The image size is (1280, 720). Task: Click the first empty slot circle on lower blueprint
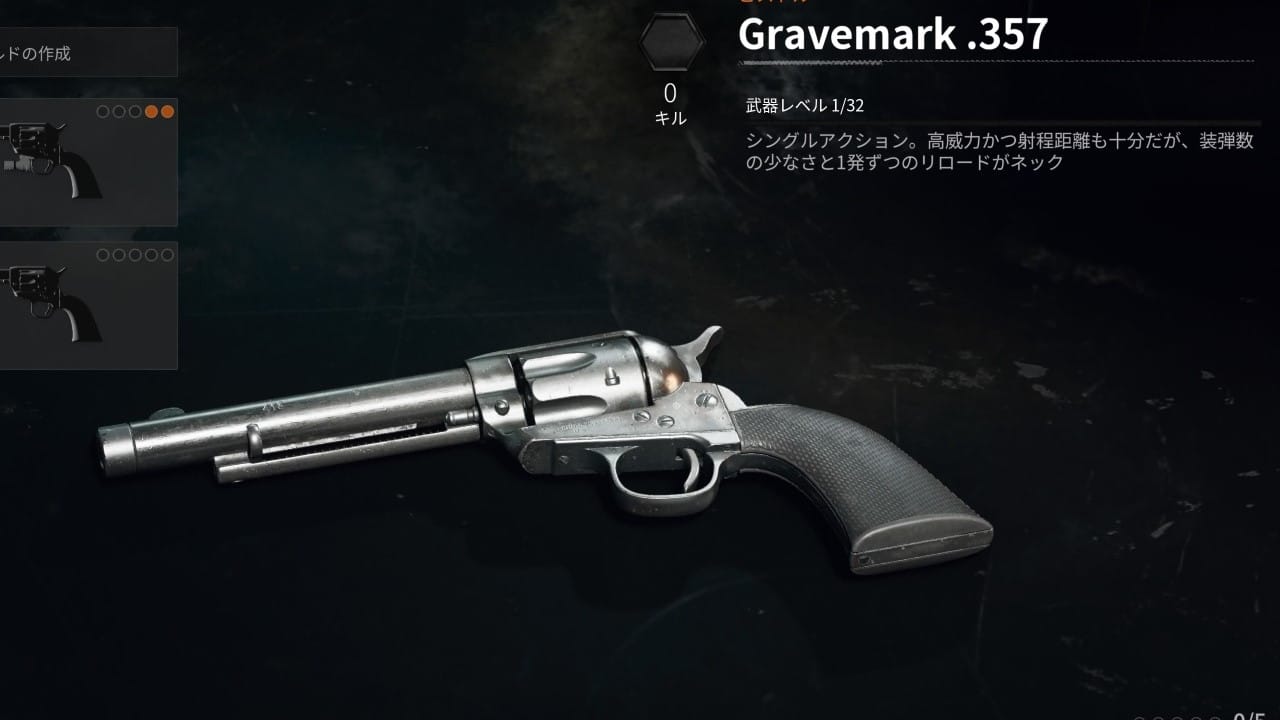[x=104, y=254]
